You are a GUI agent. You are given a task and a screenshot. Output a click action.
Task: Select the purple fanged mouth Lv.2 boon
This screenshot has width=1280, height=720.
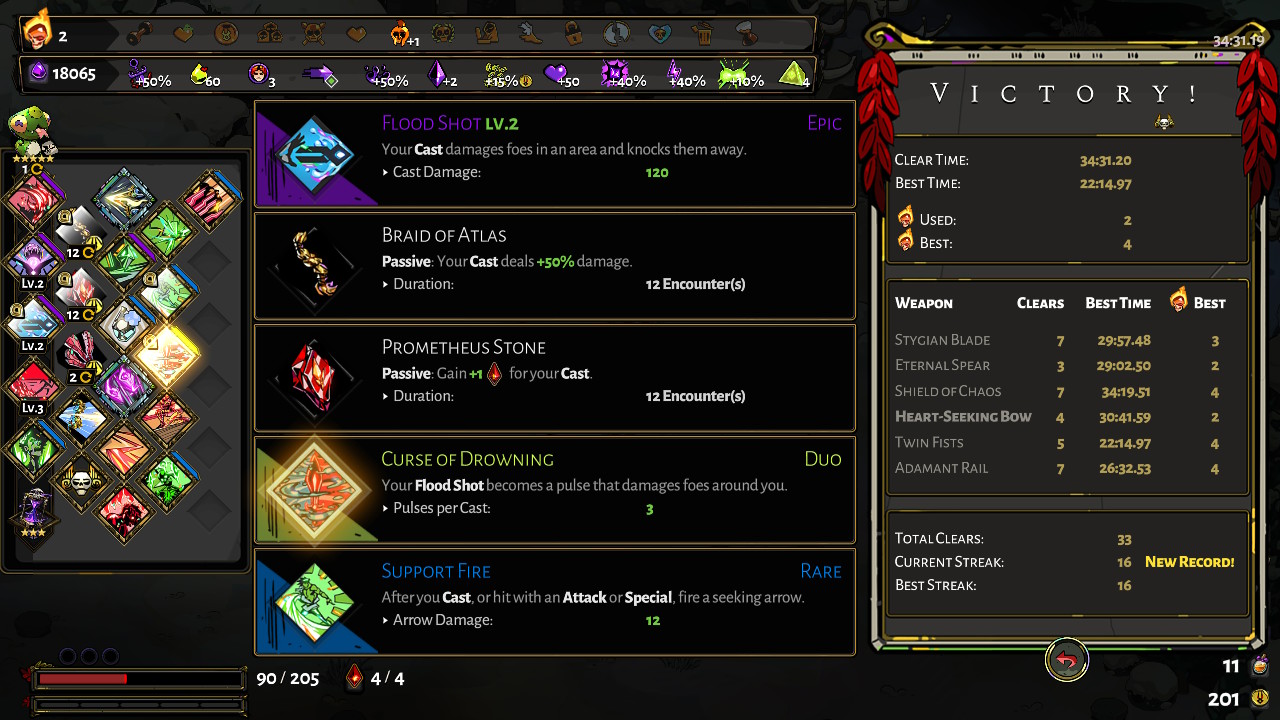35,259
